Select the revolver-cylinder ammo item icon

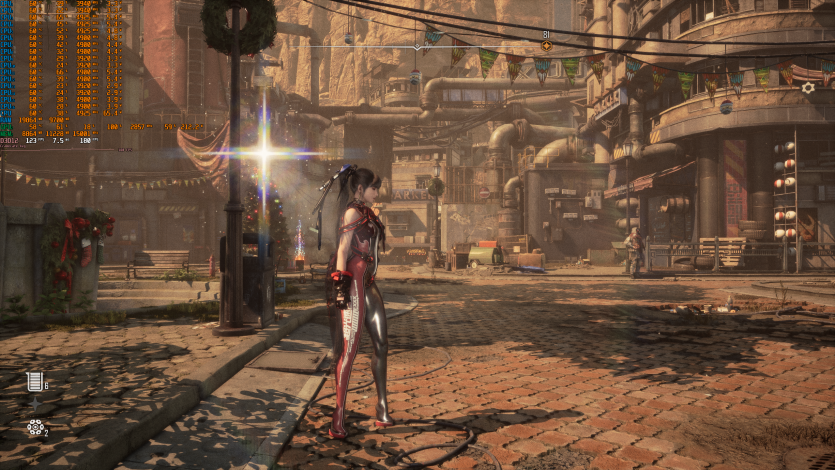coord(35,428)
